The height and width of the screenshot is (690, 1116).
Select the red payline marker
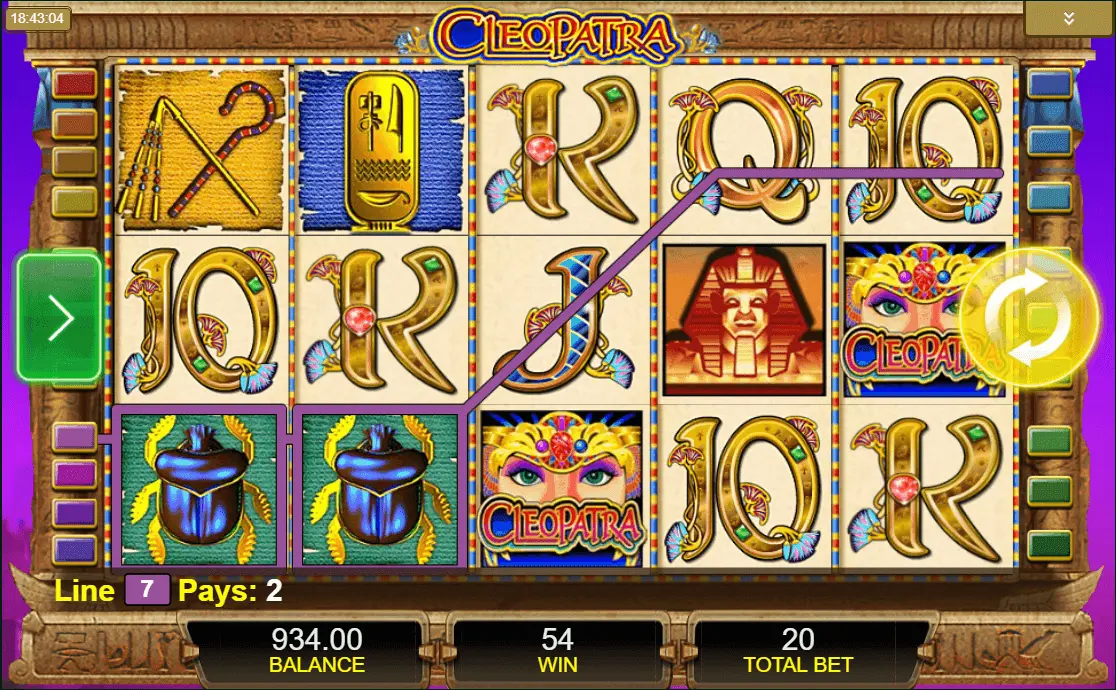74,83
